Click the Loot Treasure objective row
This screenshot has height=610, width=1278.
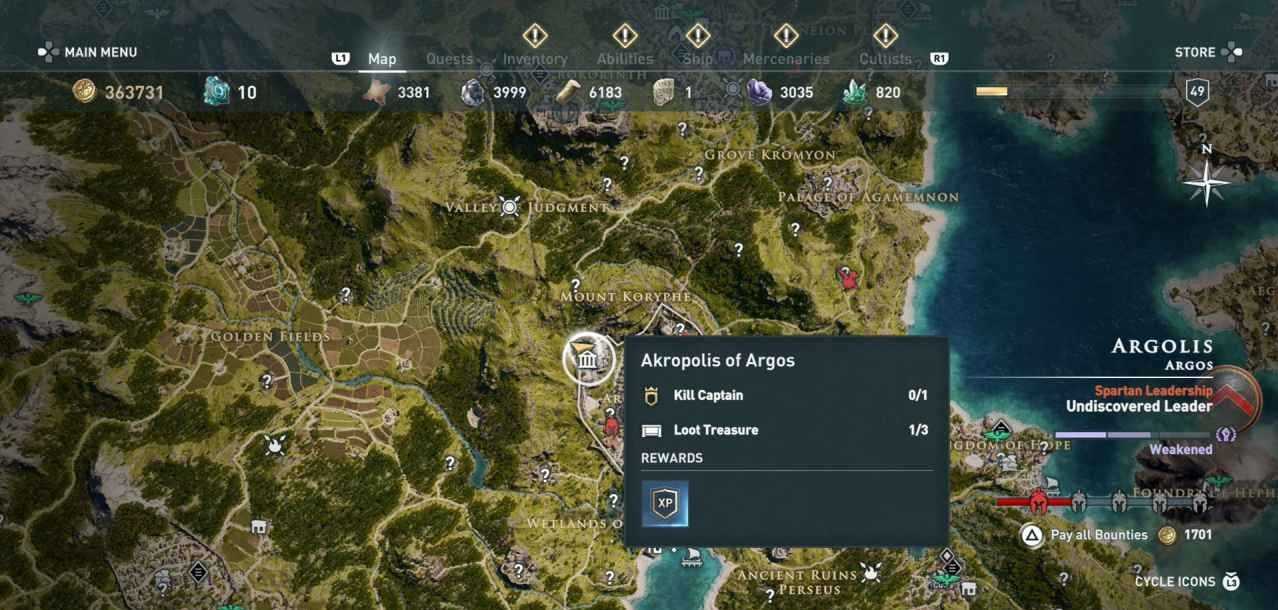(x=785, y=430)
